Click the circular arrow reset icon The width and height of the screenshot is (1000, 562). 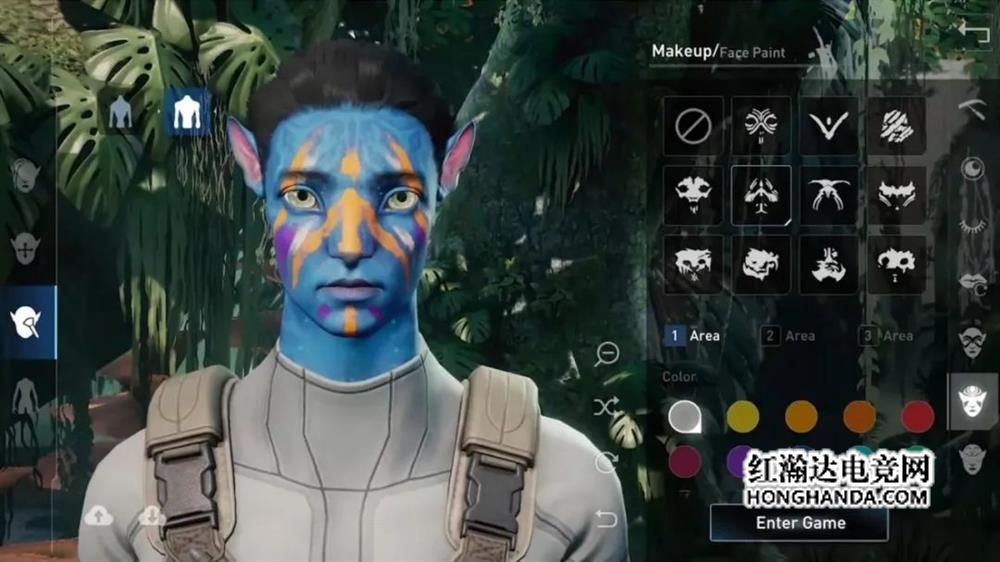point(606,462)
